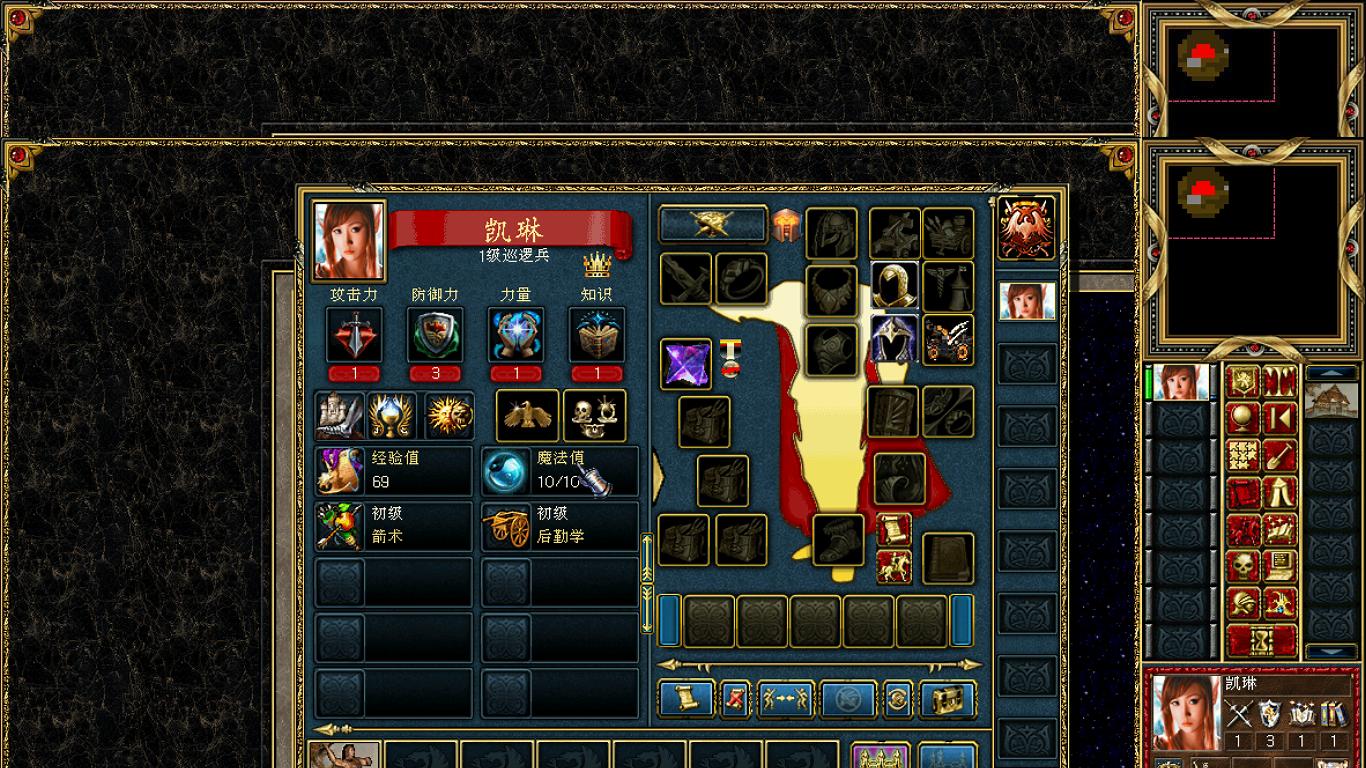End turn with the hourglass button
The height and width of the screenshot is (768, 1366).
click(1262, 640)
